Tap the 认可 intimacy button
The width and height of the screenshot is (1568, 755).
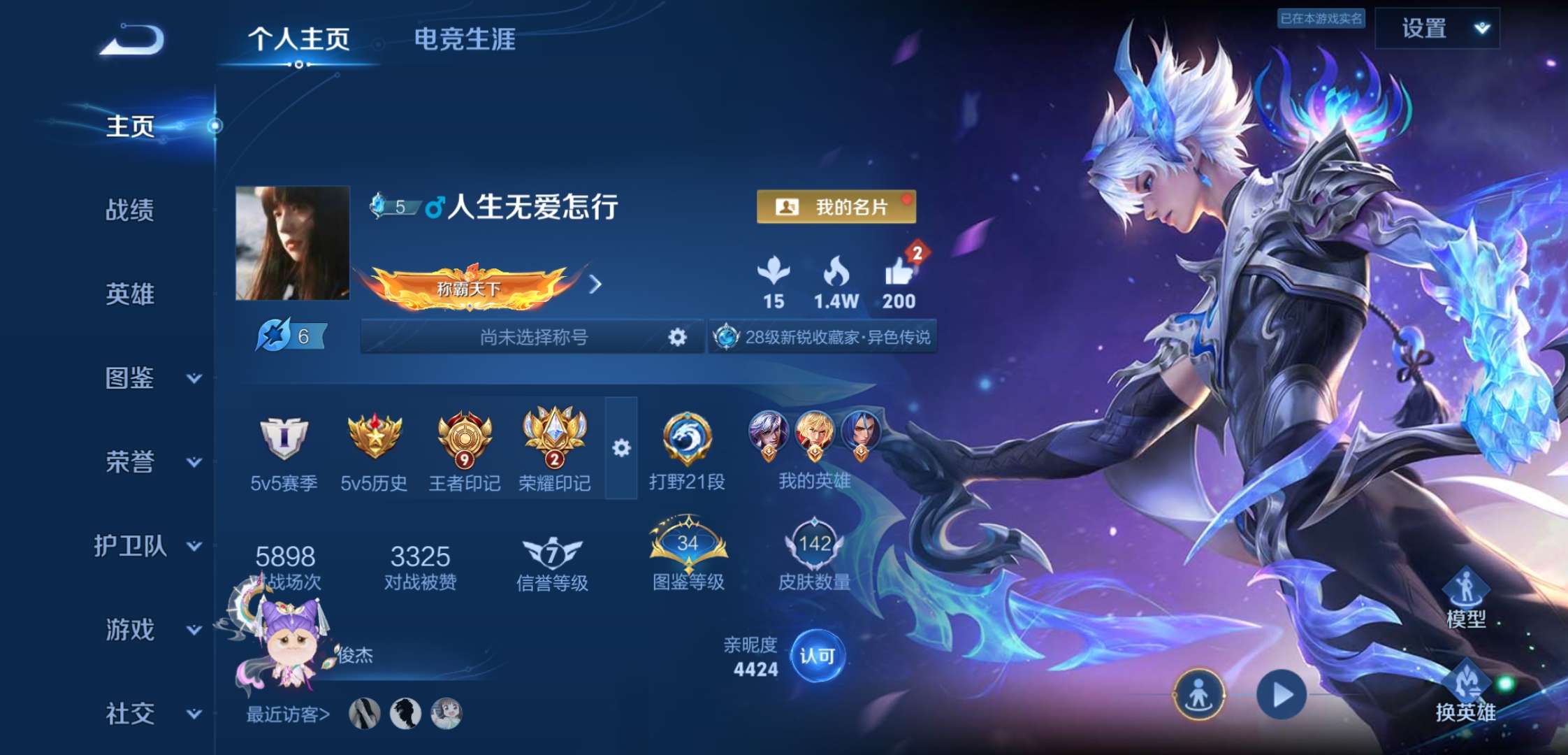point(818,656)
